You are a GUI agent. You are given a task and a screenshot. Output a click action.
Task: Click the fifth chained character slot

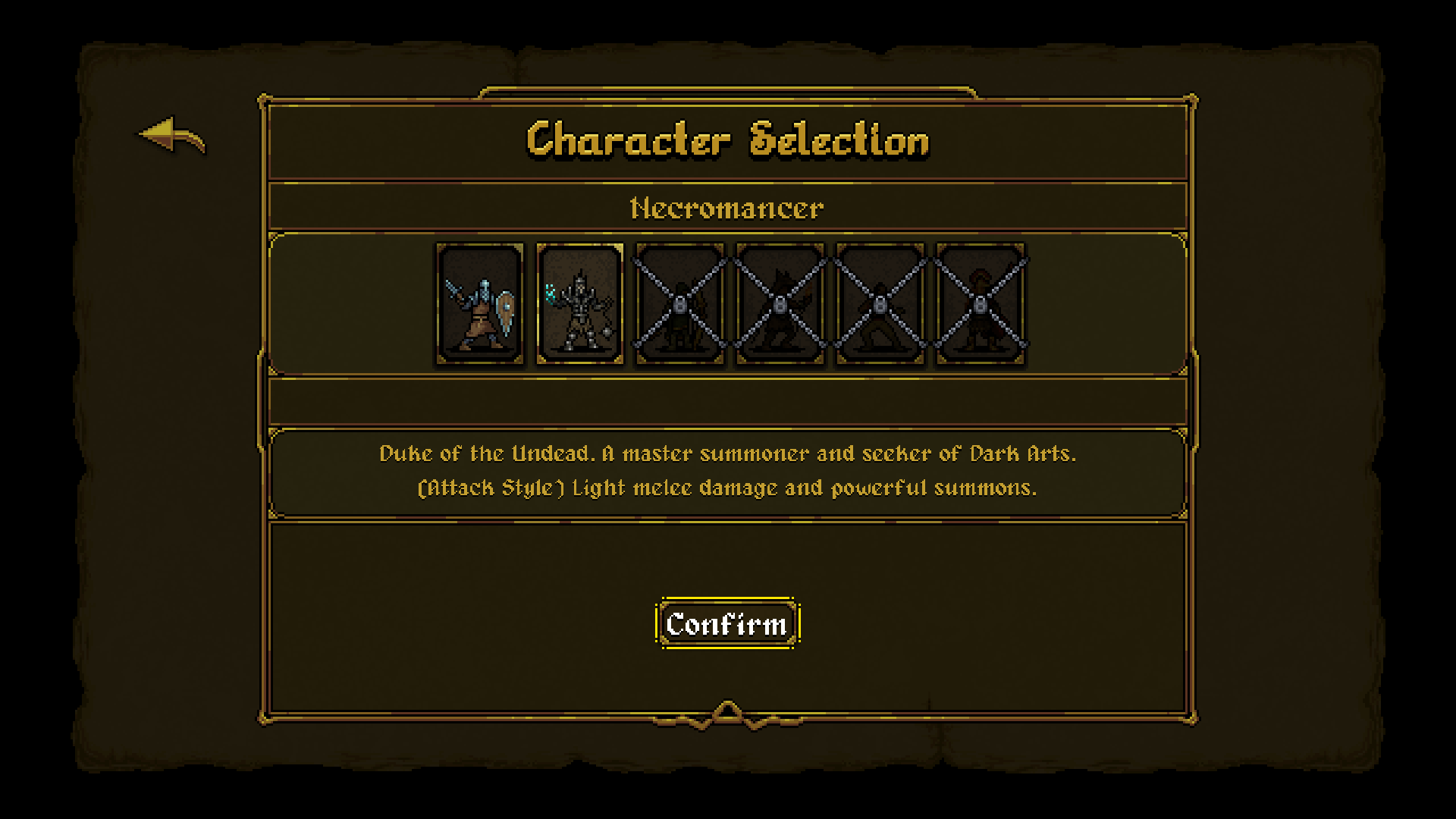(880, 303)
